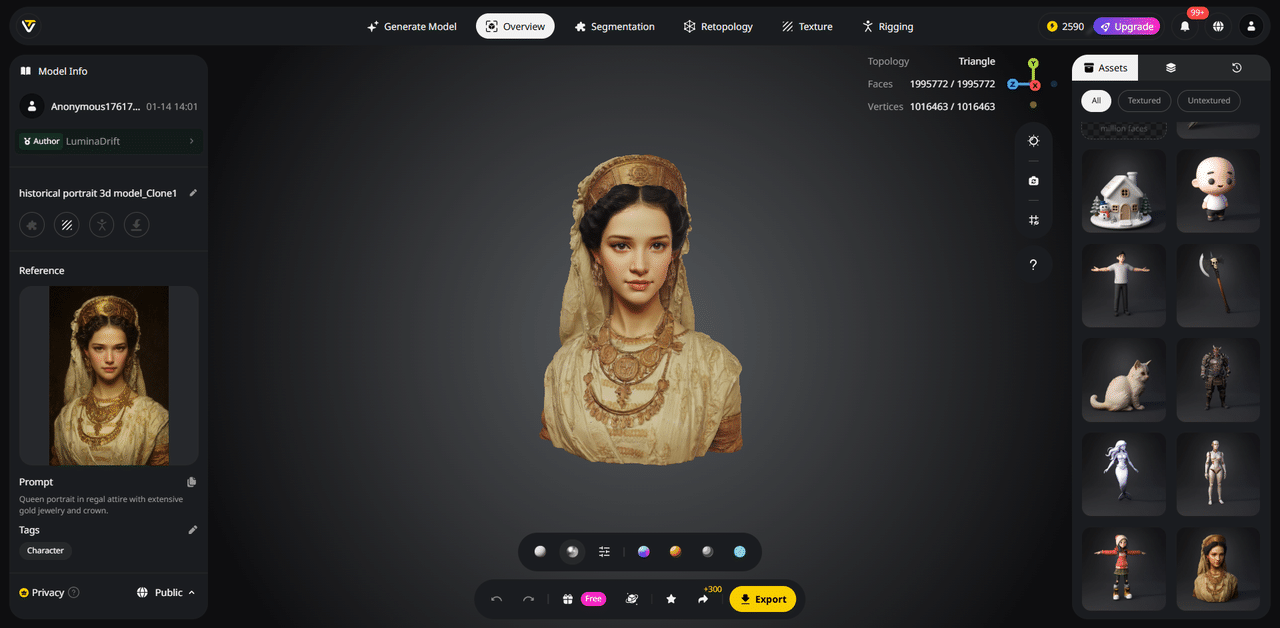Filter assets by Textured

click(1144, 100)
